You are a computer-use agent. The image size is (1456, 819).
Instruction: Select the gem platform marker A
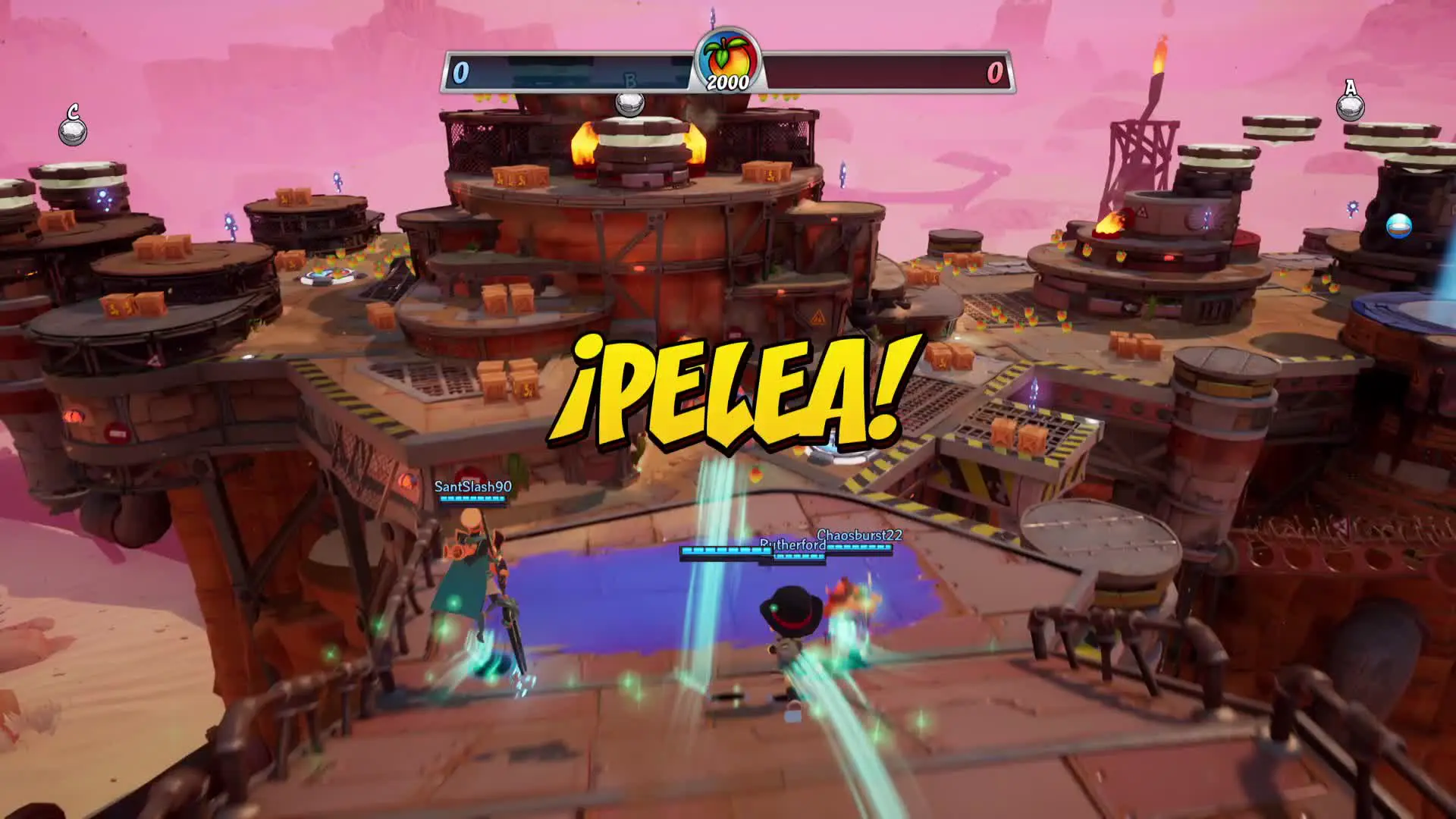[1350, 102]
